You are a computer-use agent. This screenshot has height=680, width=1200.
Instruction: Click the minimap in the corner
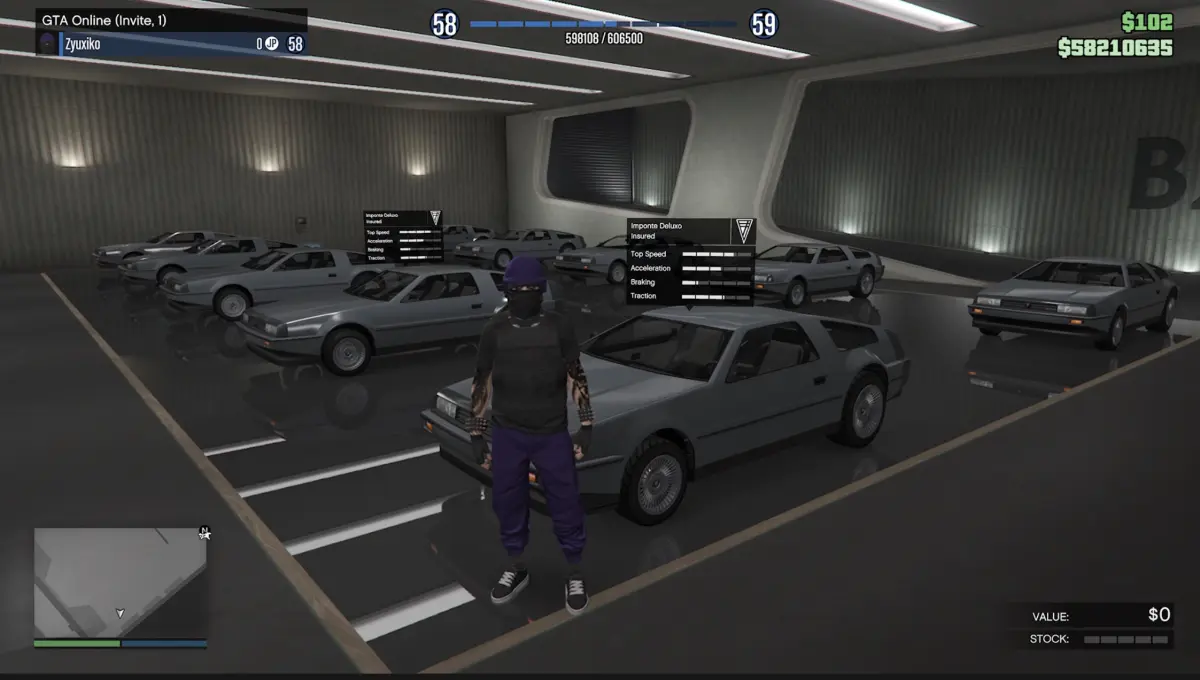120,582
